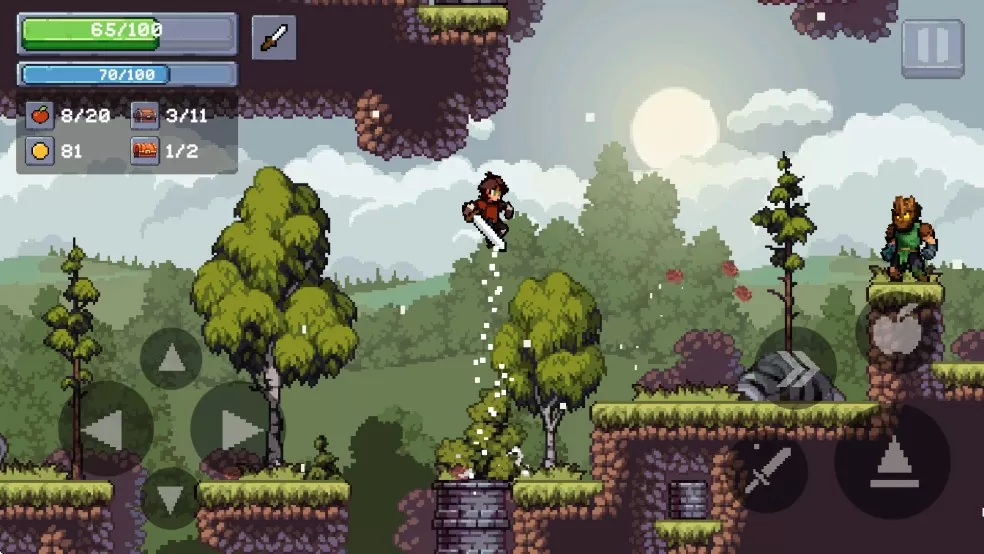
Task: Tap the down arrow on the D-pad
Action: click(171, 498)
